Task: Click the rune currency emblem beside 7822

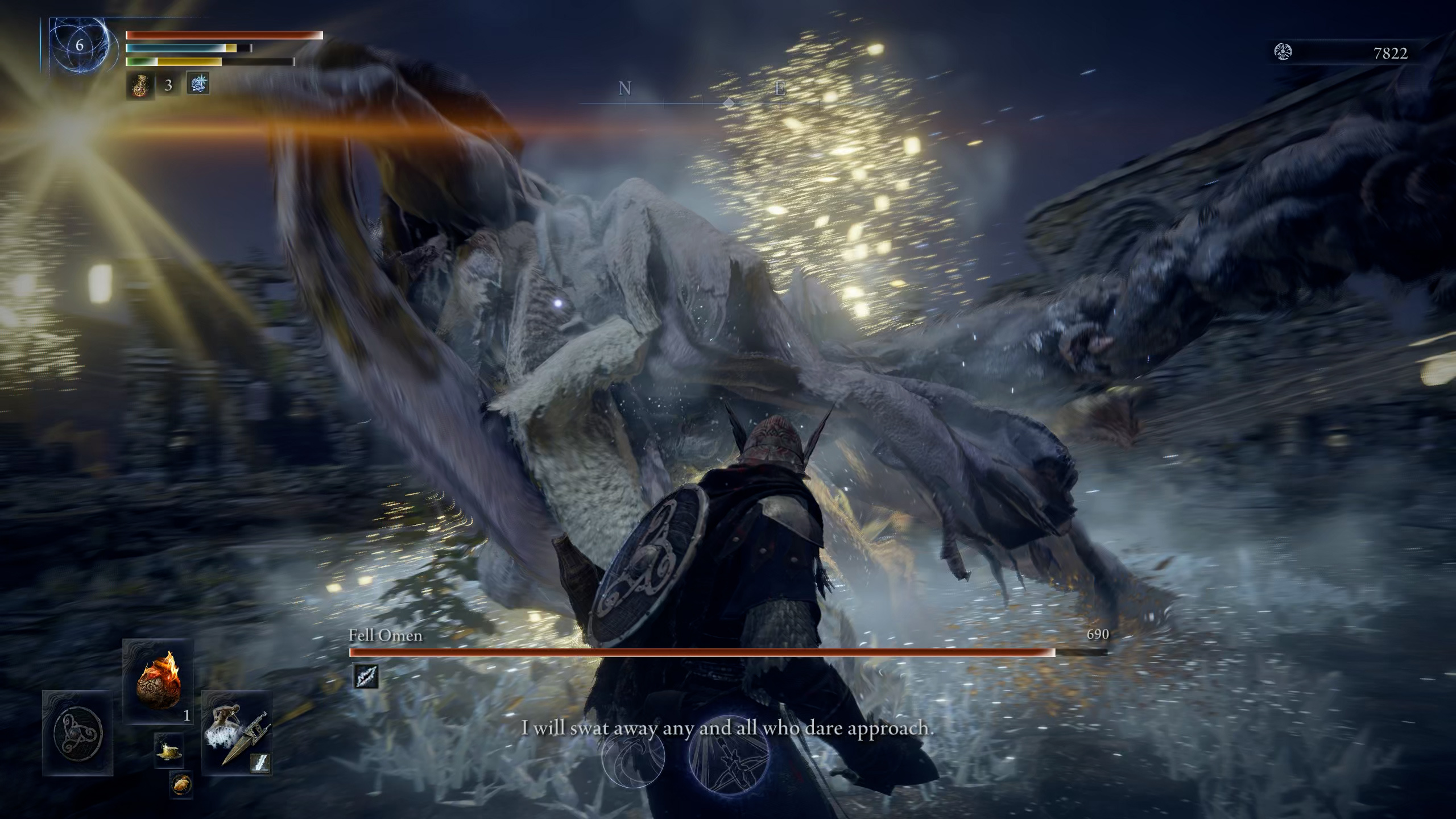Action: click(1283, 52)
